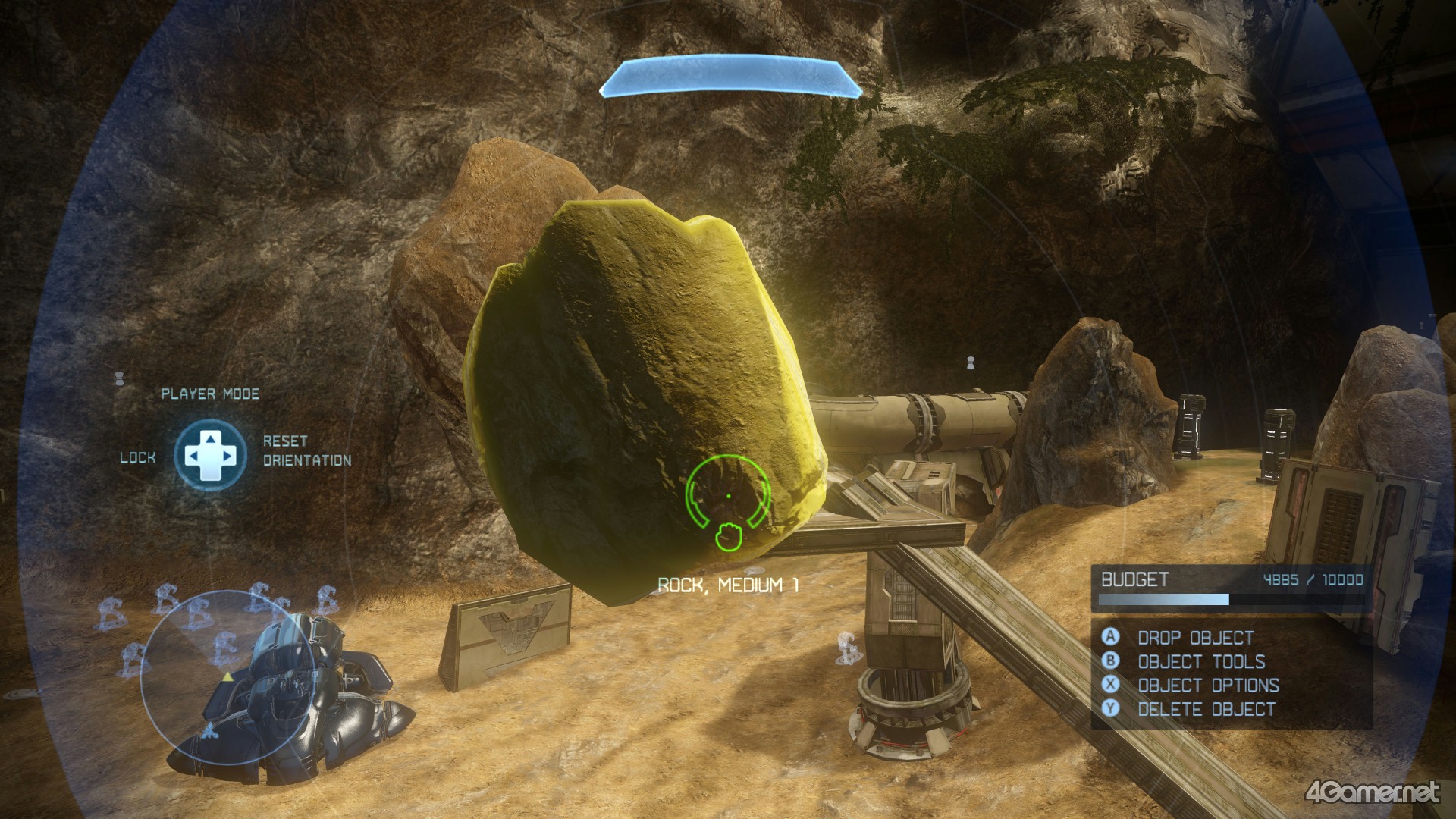Open Object Options in the menu

(x=1207, y=686)
